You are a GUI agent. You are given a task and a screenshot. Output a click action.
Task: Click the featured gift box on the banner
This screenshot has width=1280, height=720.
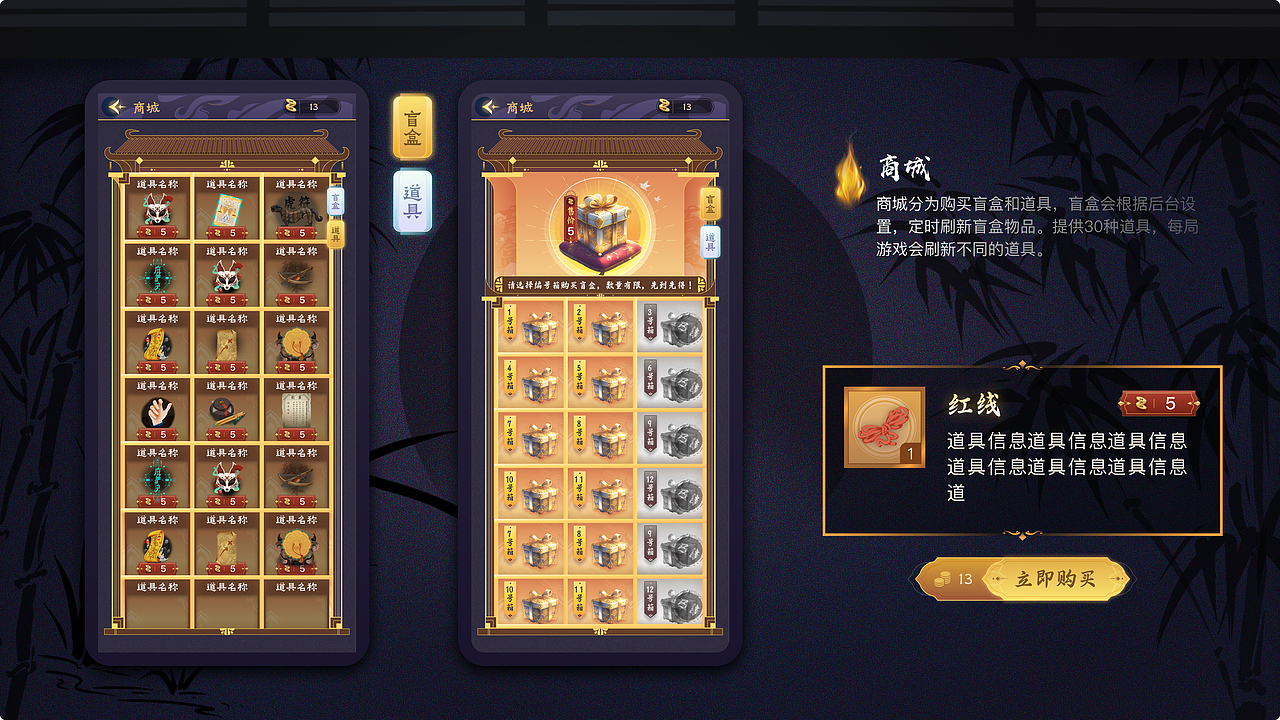click(x=600, y=225)
